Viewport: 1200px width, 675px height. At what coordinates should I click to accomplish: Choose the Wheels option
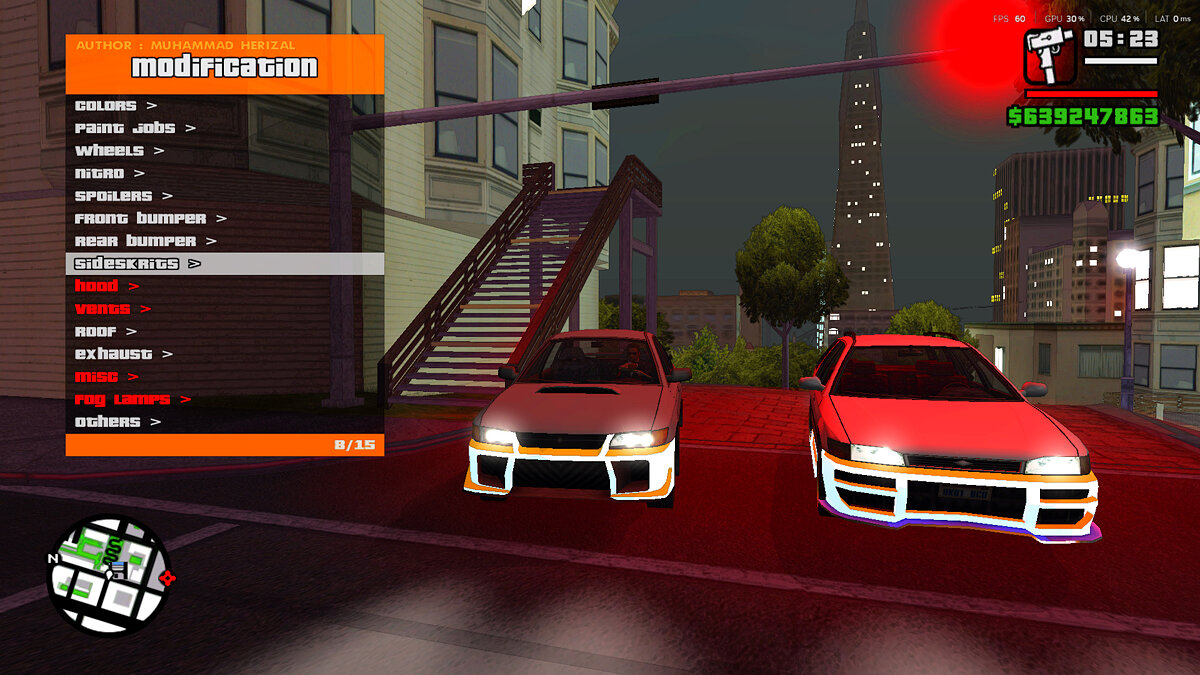pyautogui.click(x=118, y=150)
